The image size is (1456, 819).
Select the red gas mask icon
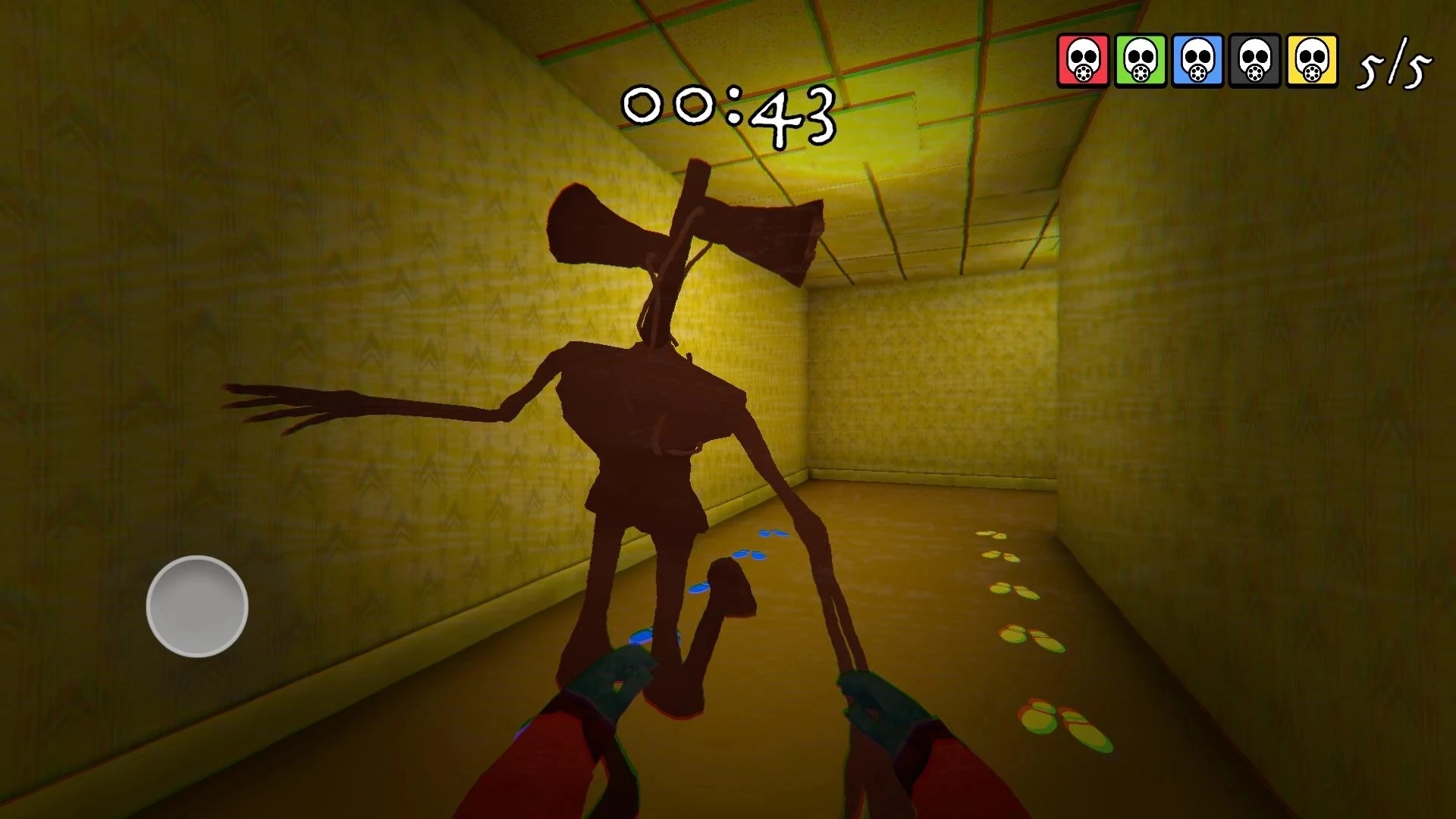click(x=1083, y=60)
